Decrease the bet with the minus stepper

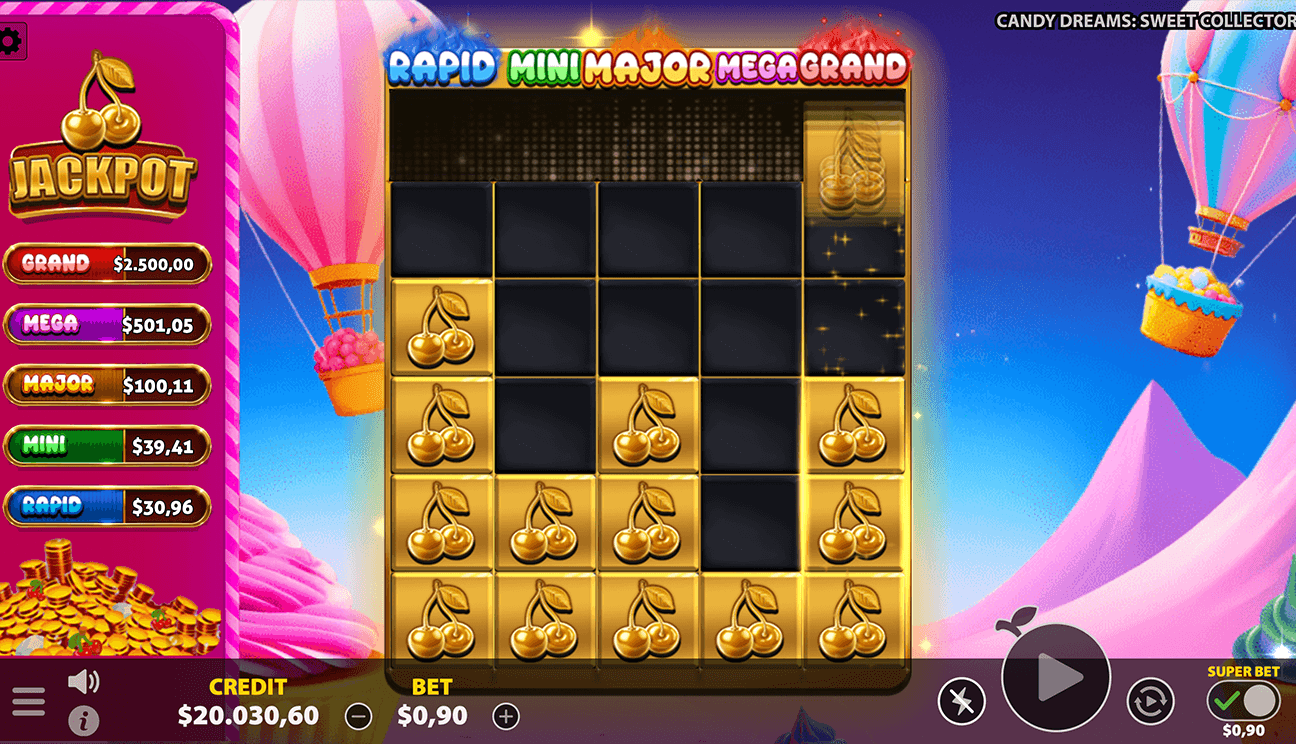(x=357, y=716)
